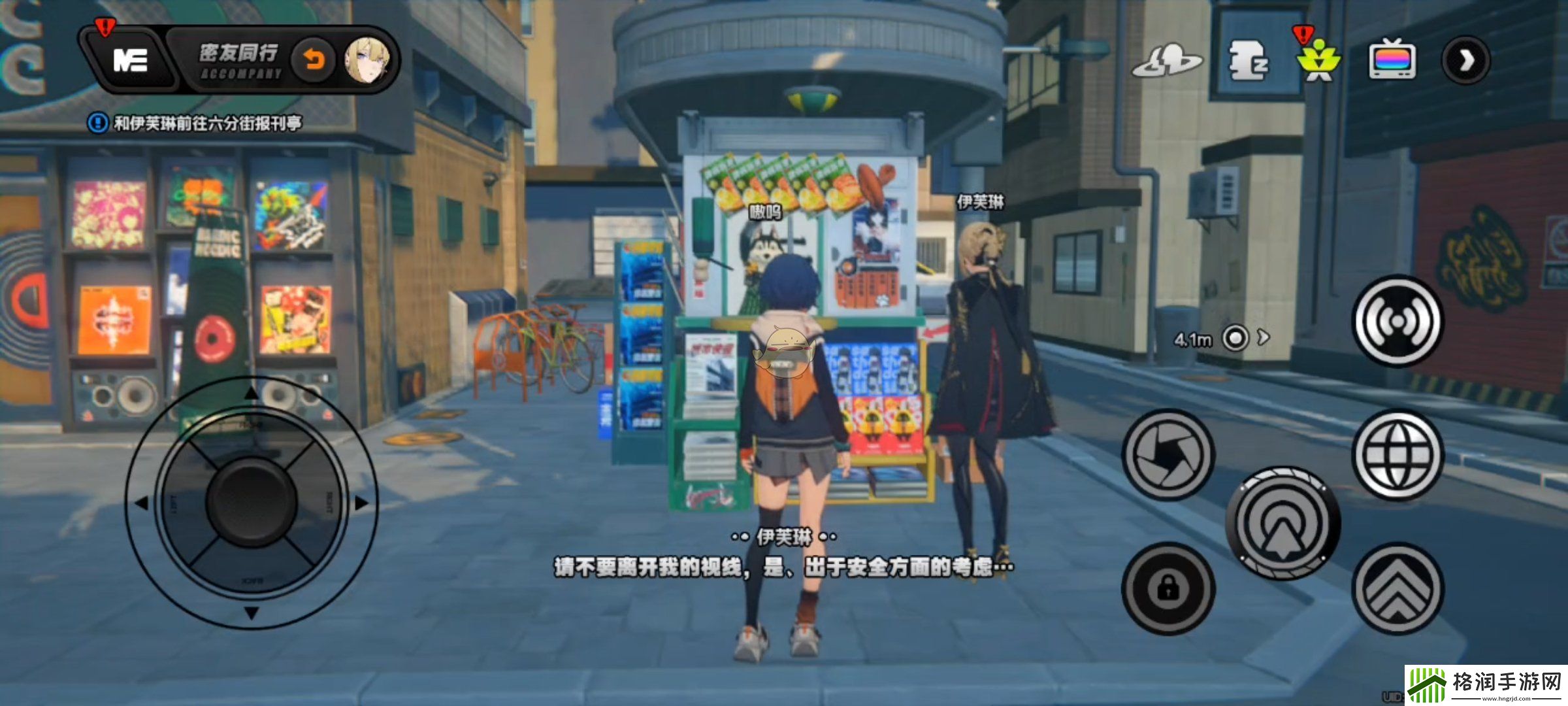The width and height of the screenshot is (1568, 706).
Task: Open the ME profile menu
Action: pos(129,61)
